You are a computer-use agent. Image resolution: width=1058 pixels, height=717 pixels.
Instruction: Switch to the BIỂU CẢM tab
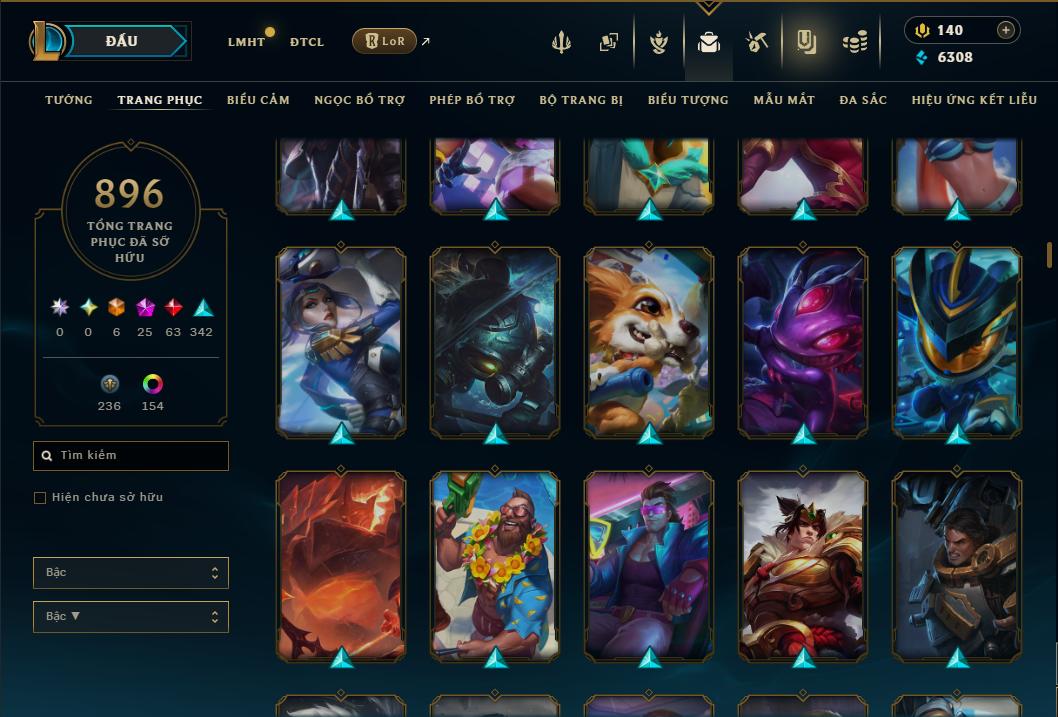pos(258,100)
